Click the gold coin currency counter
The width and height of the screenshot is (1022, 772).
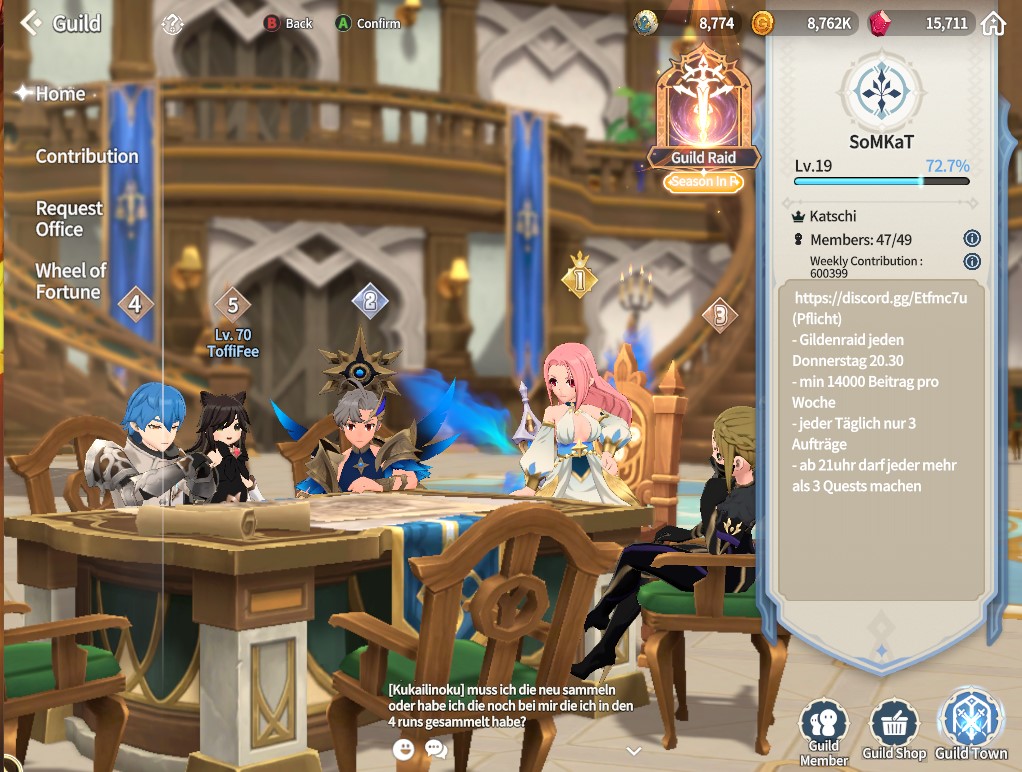(x=803, y=23)
